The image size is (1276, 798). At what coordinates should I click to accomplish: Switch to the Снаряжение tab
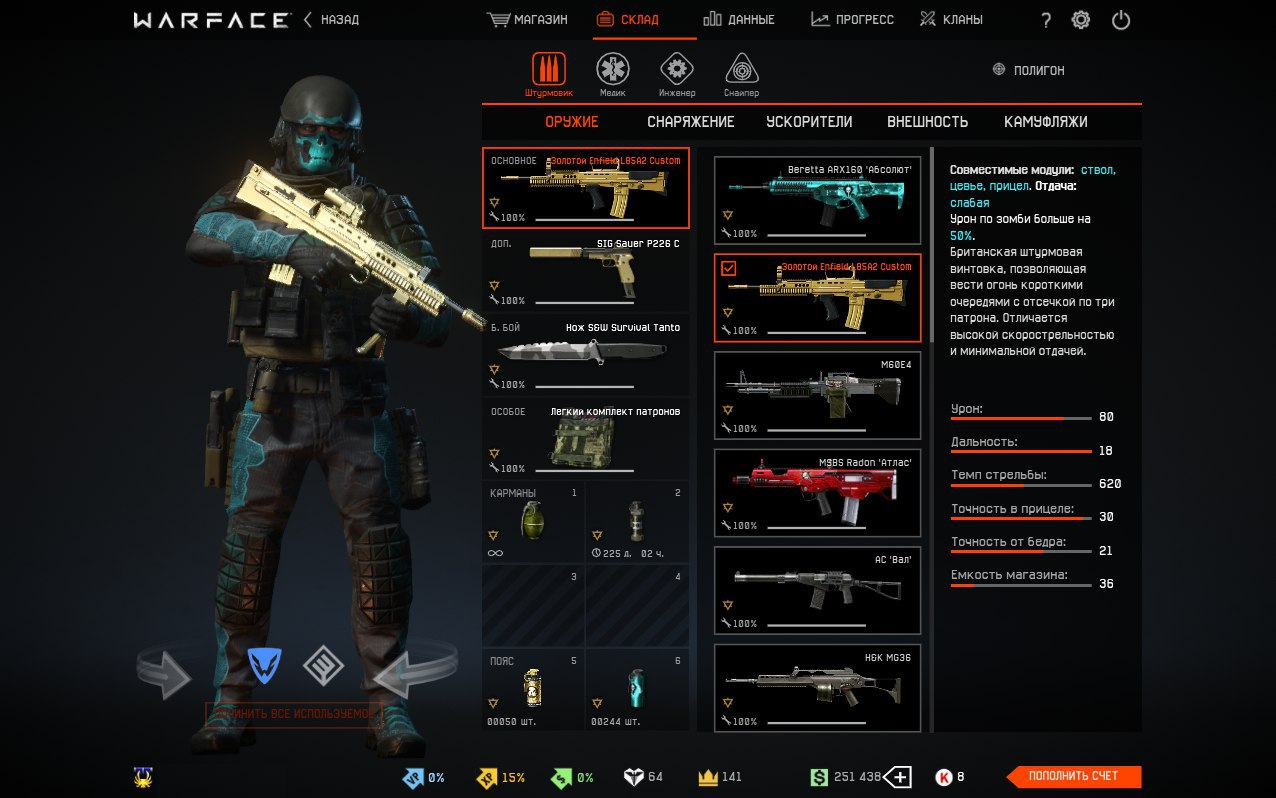[x=690, y=122]
